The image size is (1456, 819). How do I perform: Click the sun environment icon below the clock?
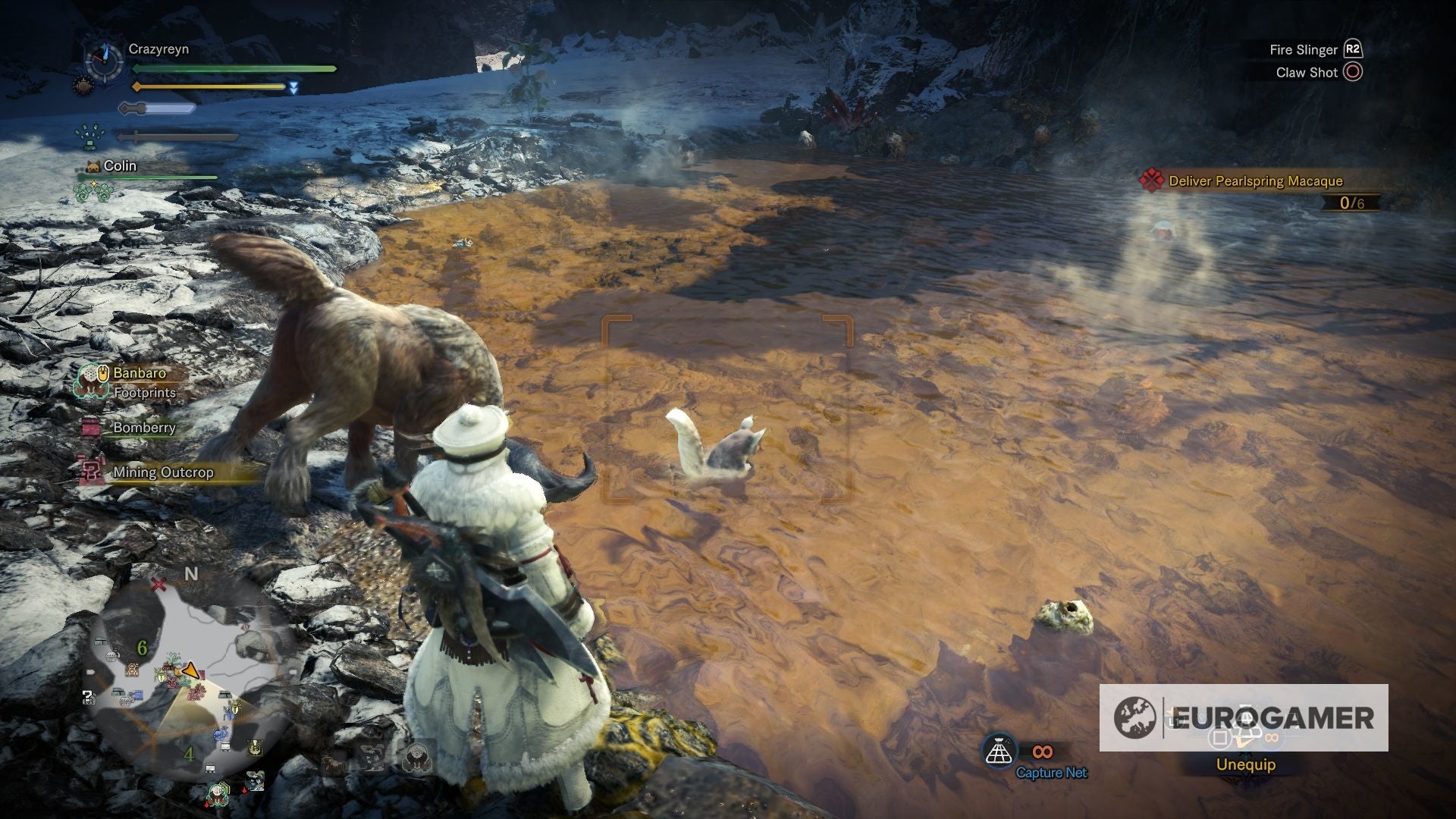pos(84,87)
